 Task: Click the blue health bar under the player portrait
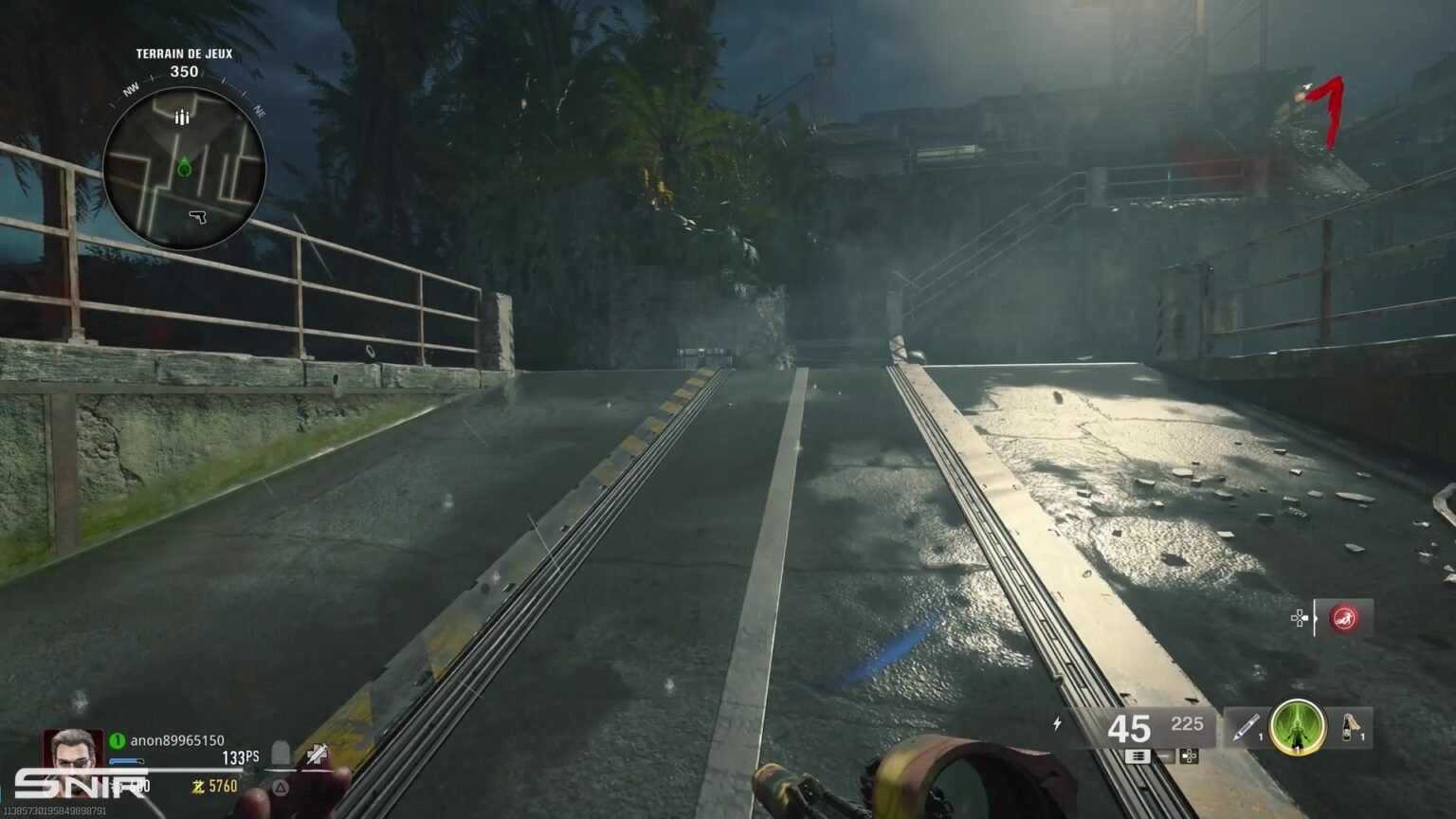[x=124, y=761]
